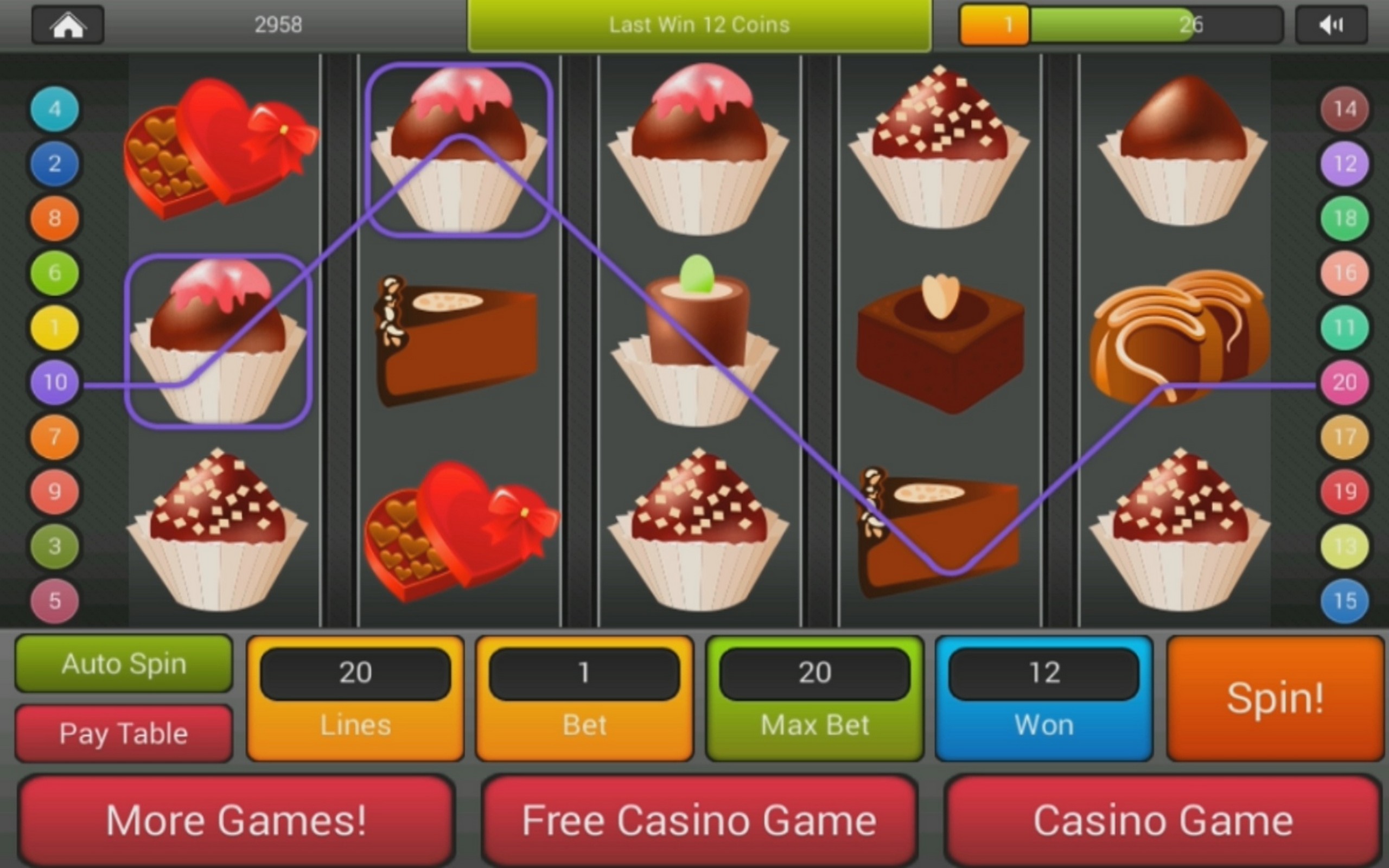Open the Pay Table
The image size is (1389, 868).
click(123, 732)
